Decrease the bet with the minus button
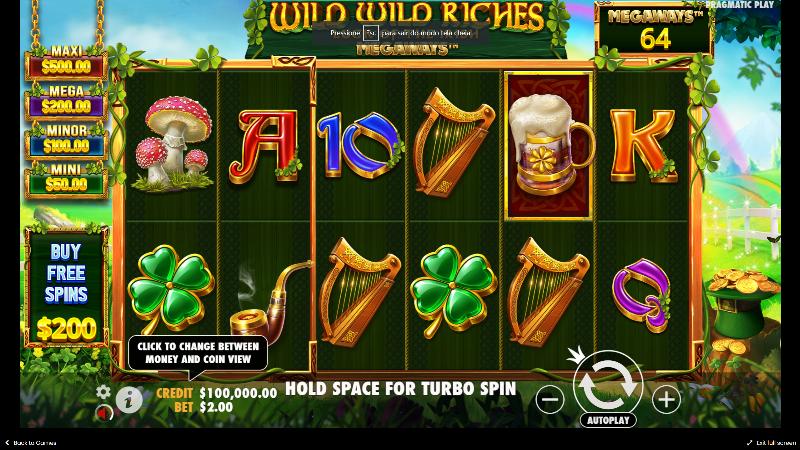This screenshot has width=800, height=450. [x=550, y=400]
